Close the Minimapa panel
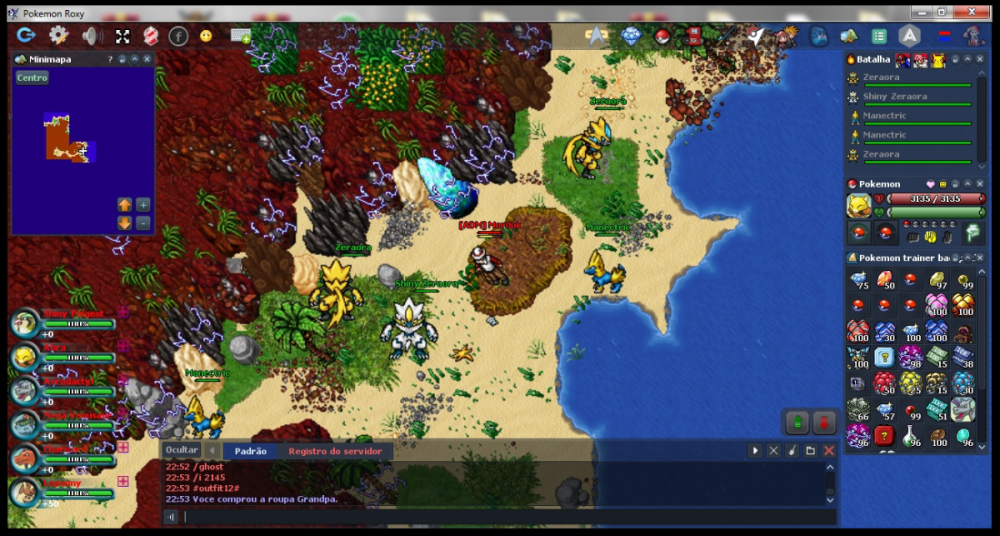 tap(147, 60)
